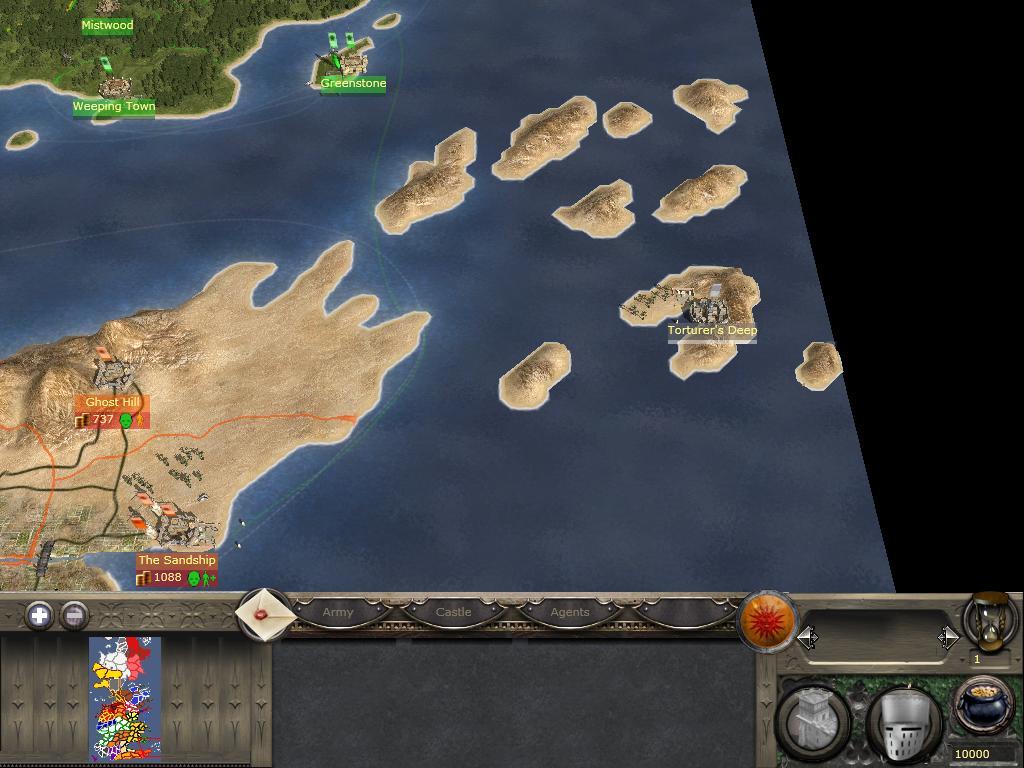The width and height of the screenshot is (1024, 768).
Task: Open the recruitment menu helmet button
Action: click(x=903, y=724)
